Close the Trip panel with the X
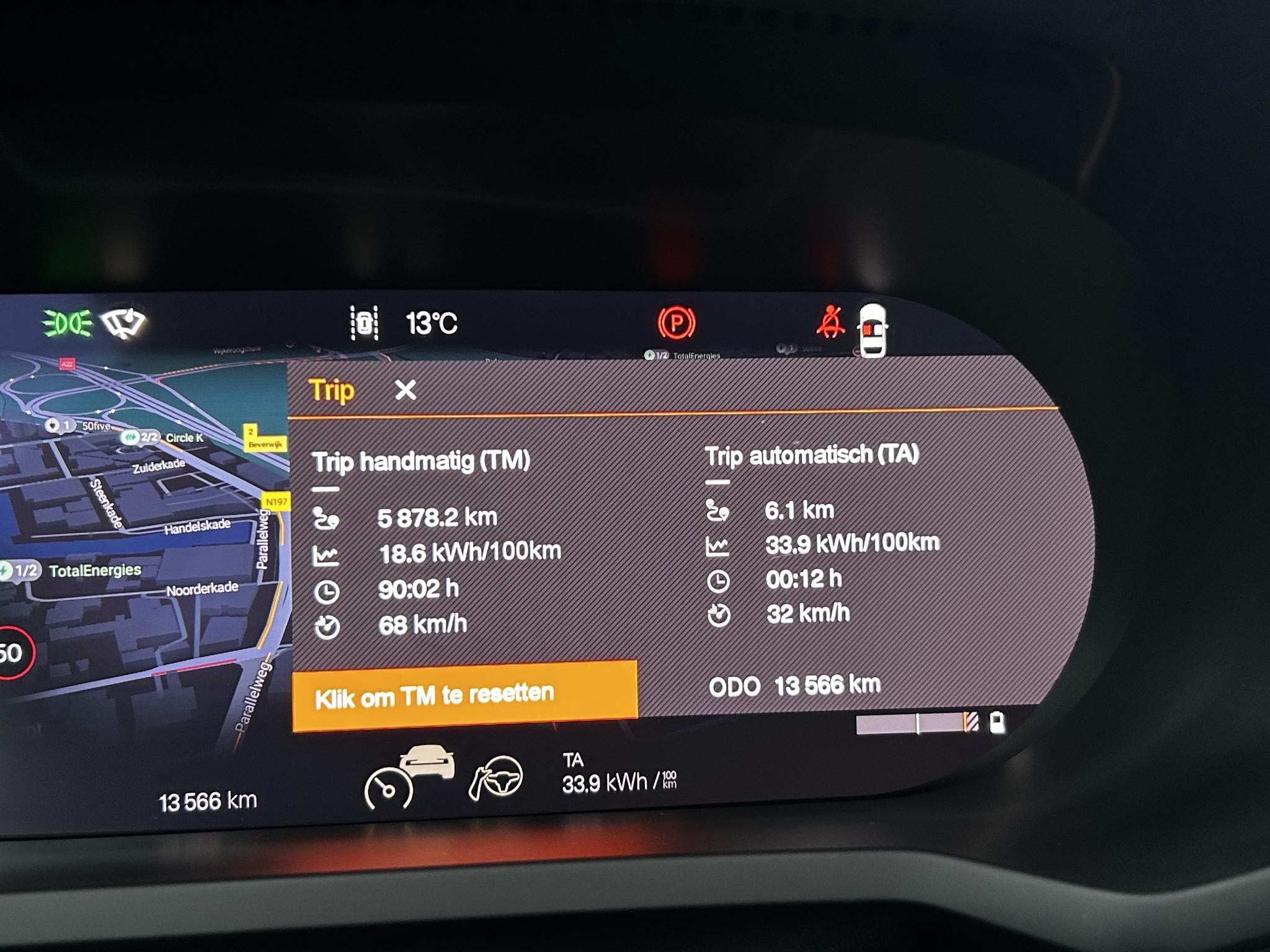 [406, 390]
